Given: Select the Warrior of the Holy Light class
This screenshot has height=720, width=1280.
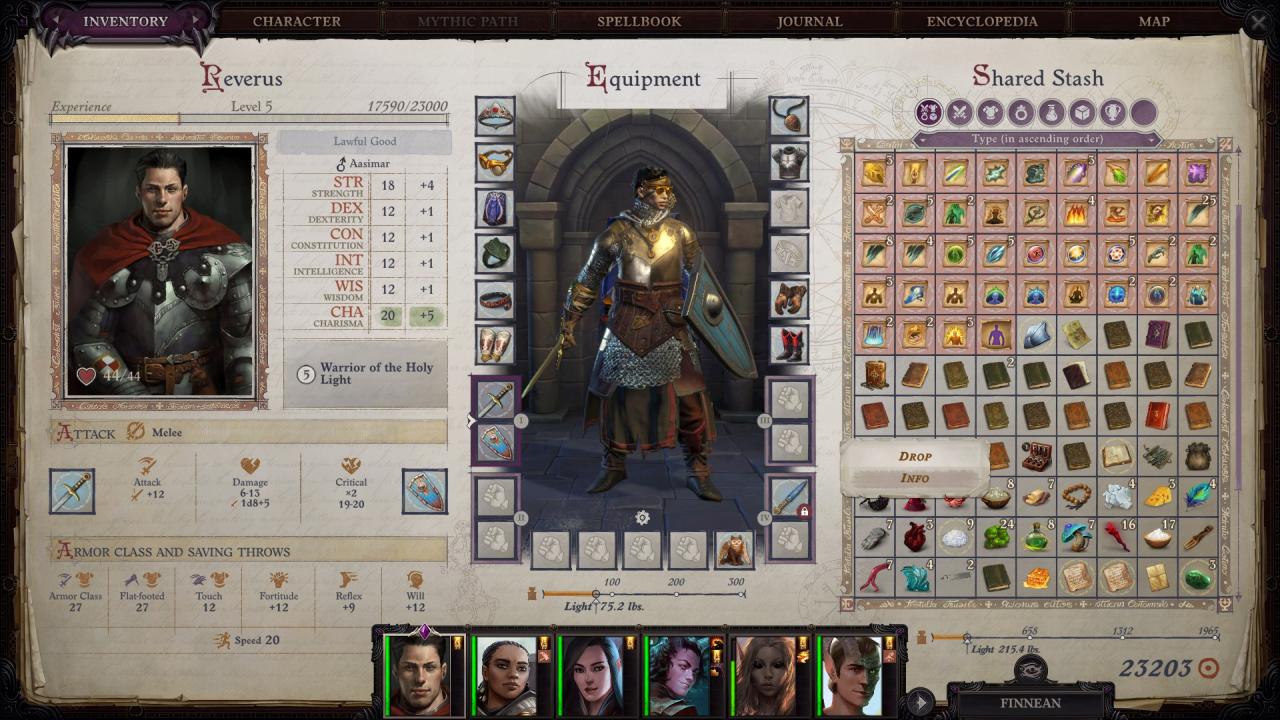Looking at the screenshot, I should pos(366,374).
